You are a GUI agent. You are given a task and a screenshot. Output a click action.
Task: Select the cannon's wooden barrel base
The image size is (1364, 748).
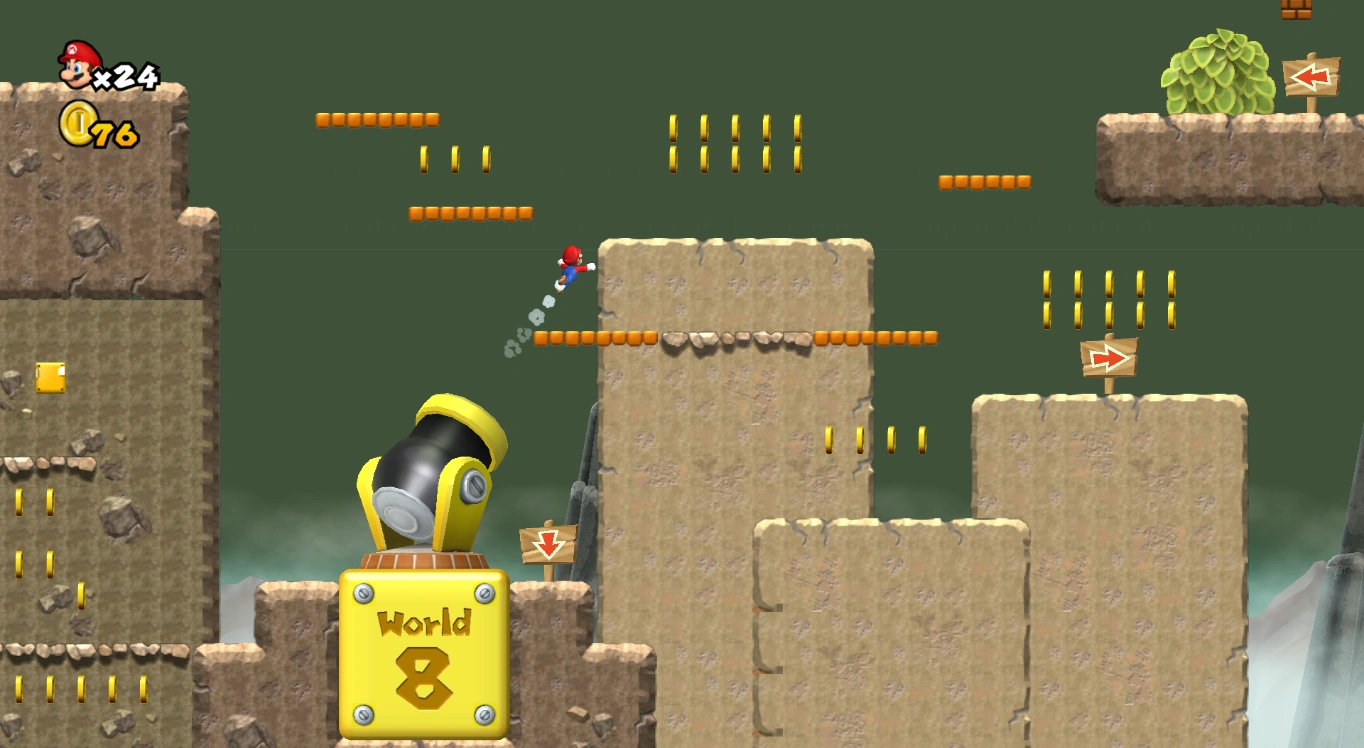click(422, 556)
